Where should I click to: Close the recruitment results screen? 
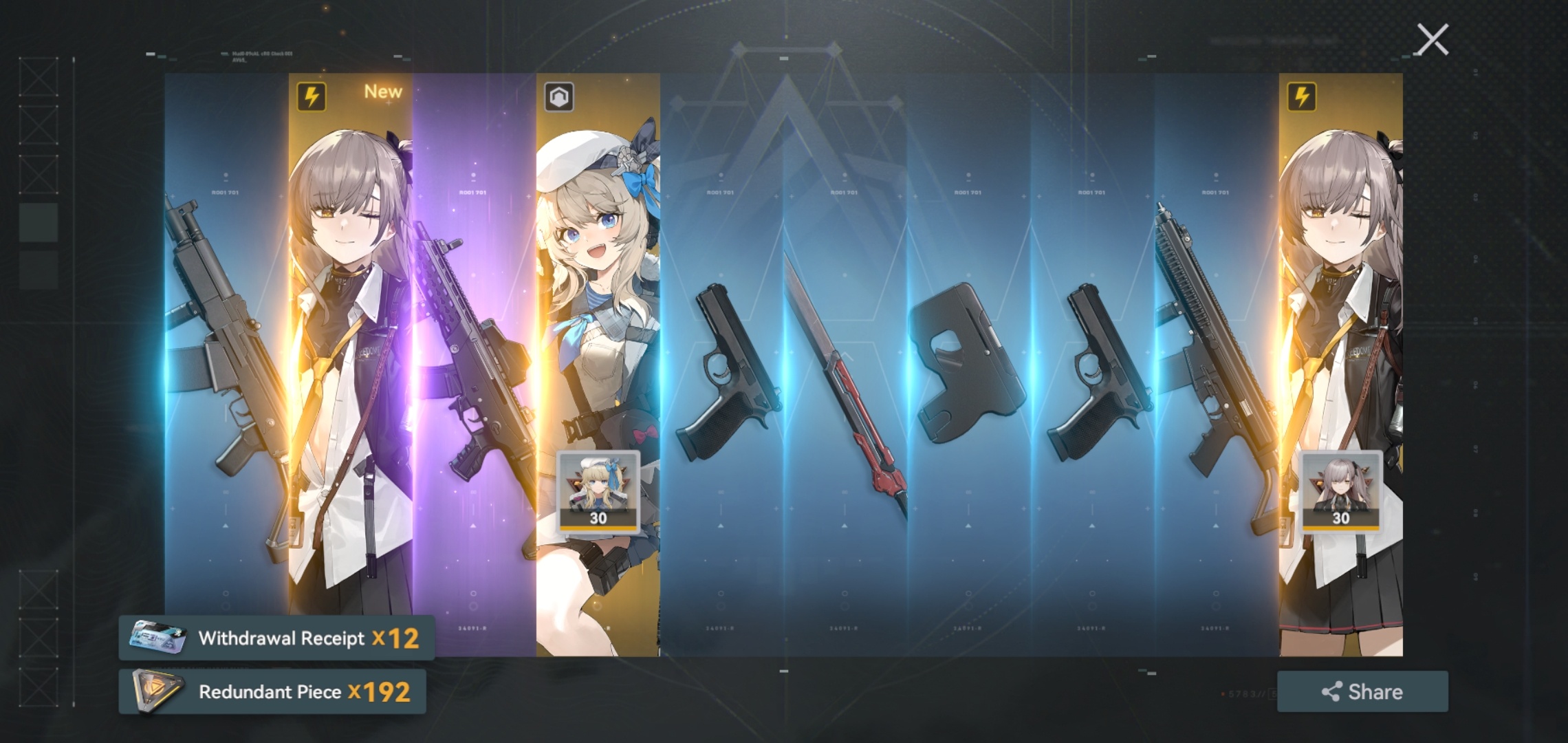click(1433, 39)
